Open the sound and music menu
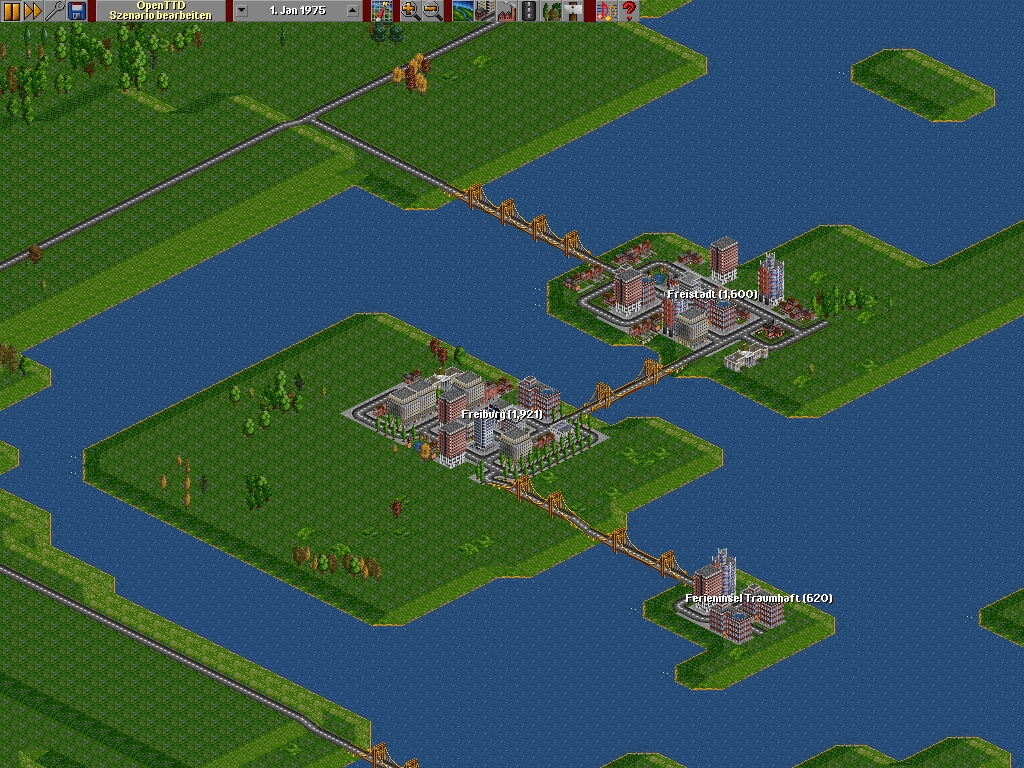 [606, 11]
